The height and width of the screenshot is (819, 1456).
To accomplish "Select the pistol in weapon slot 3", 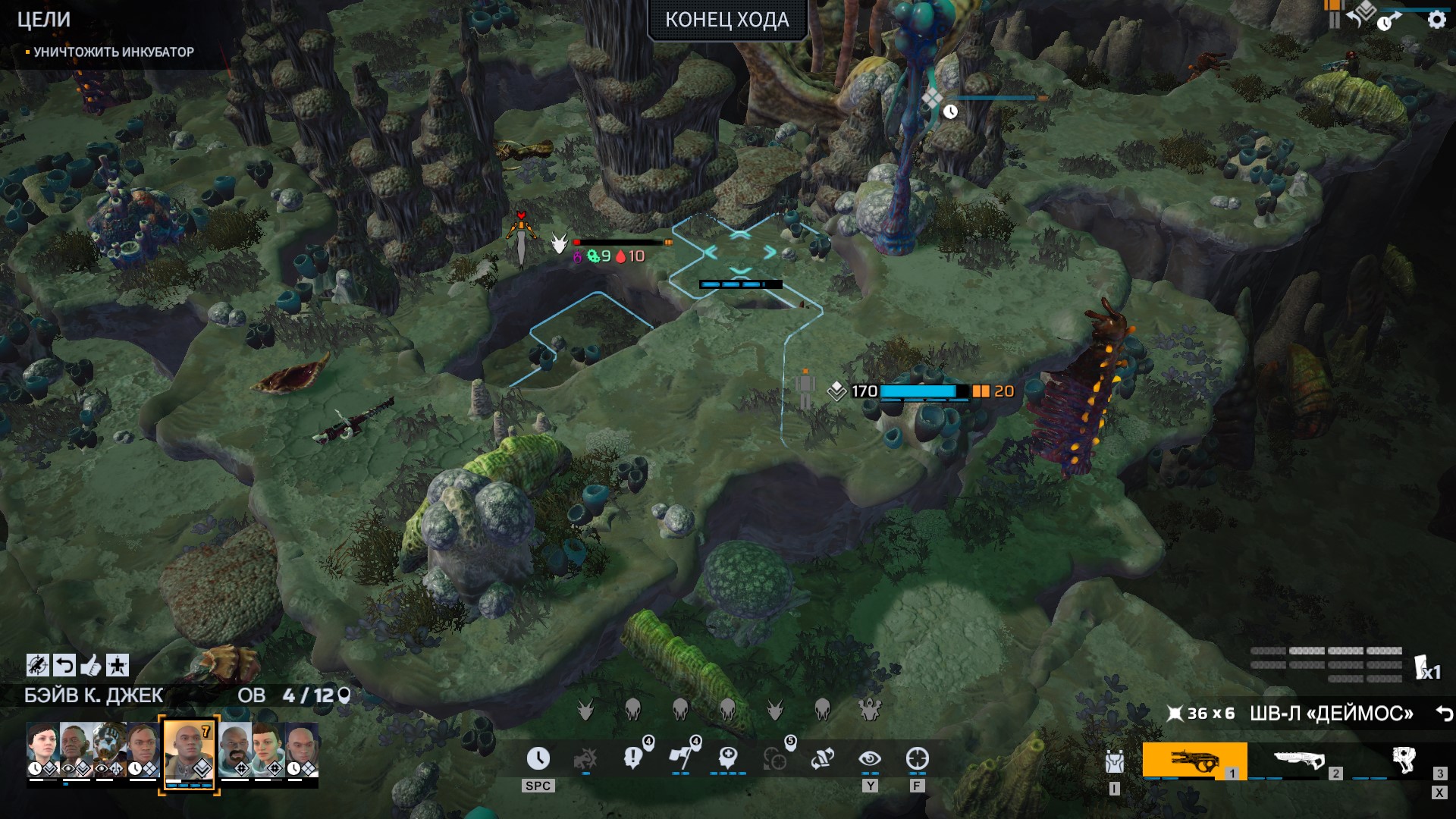I will click(1403, 759).
